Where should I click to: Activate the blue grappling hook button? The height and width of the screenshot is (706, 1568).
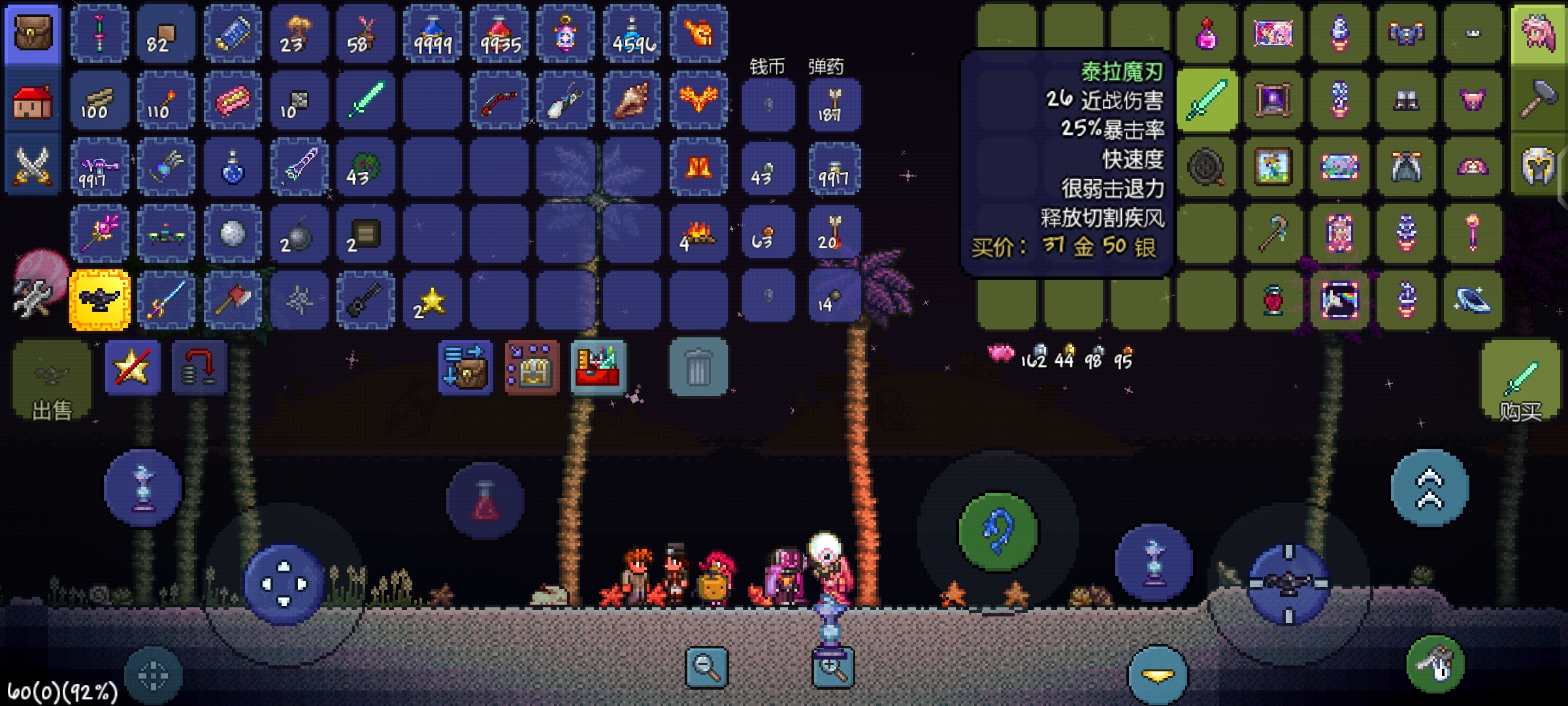[998, 531]
